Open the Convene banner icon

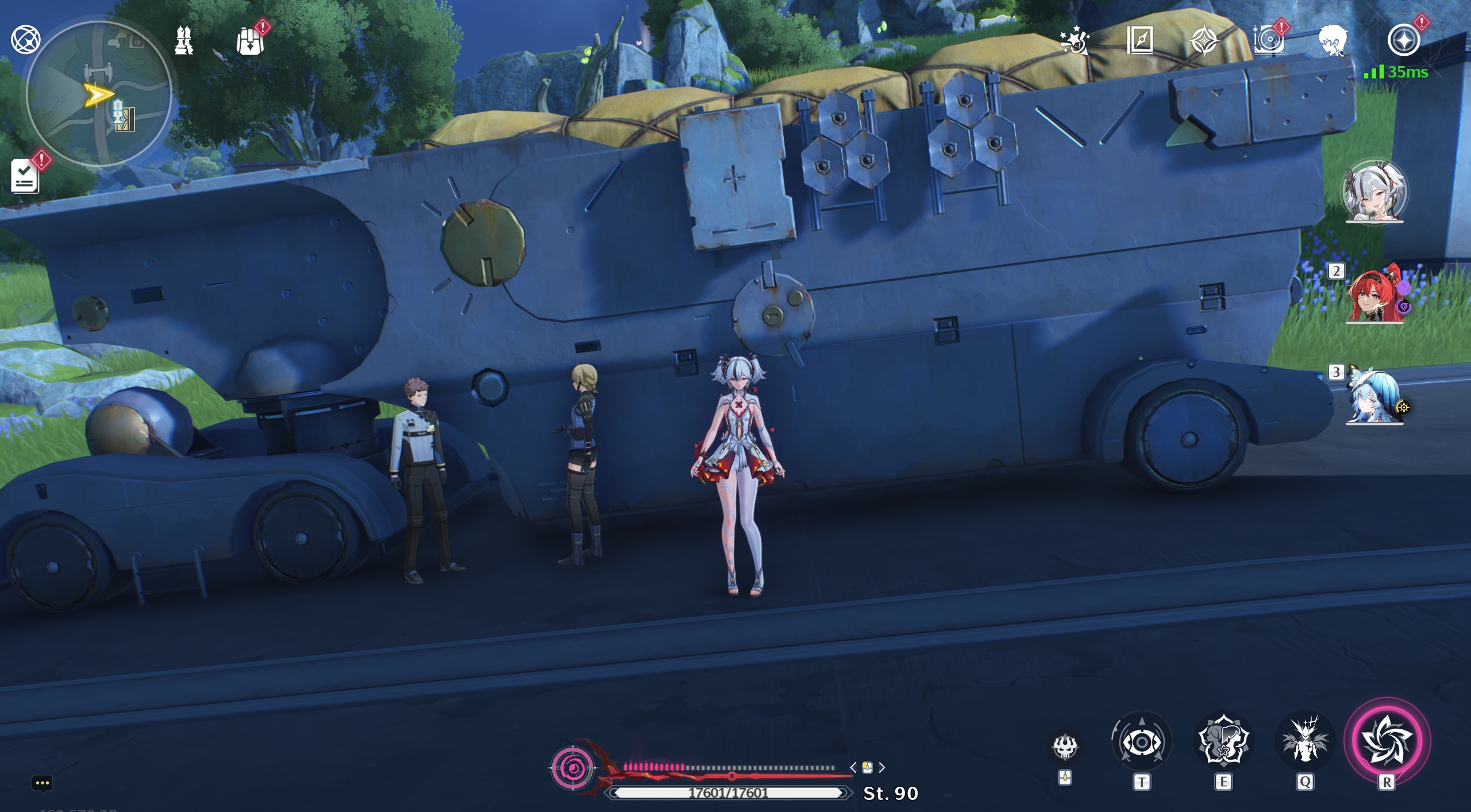click(1206, 39)
